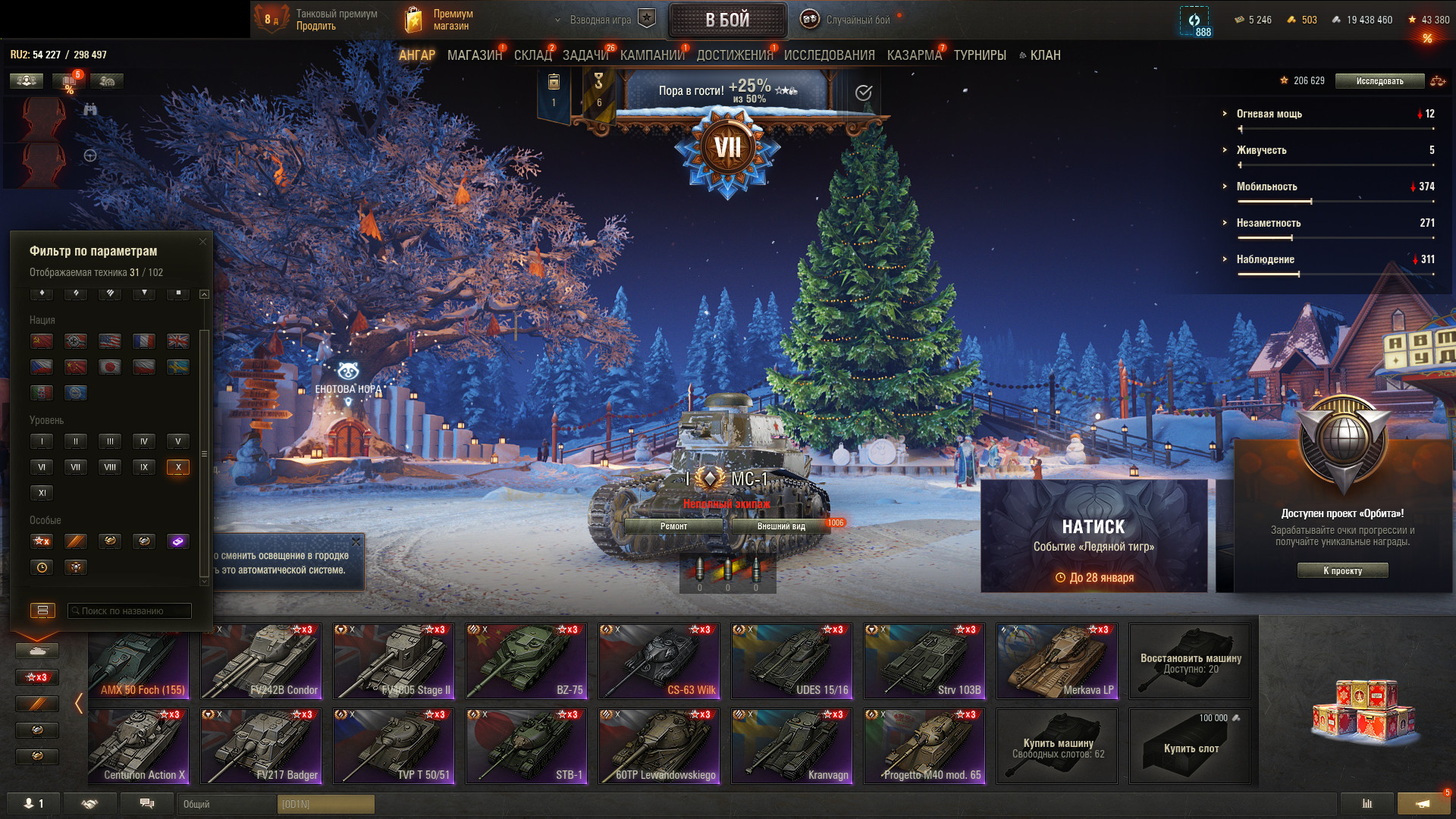The image size is (1456, 819).
Task: Click the Ремонт button
Action: (673, 526)
